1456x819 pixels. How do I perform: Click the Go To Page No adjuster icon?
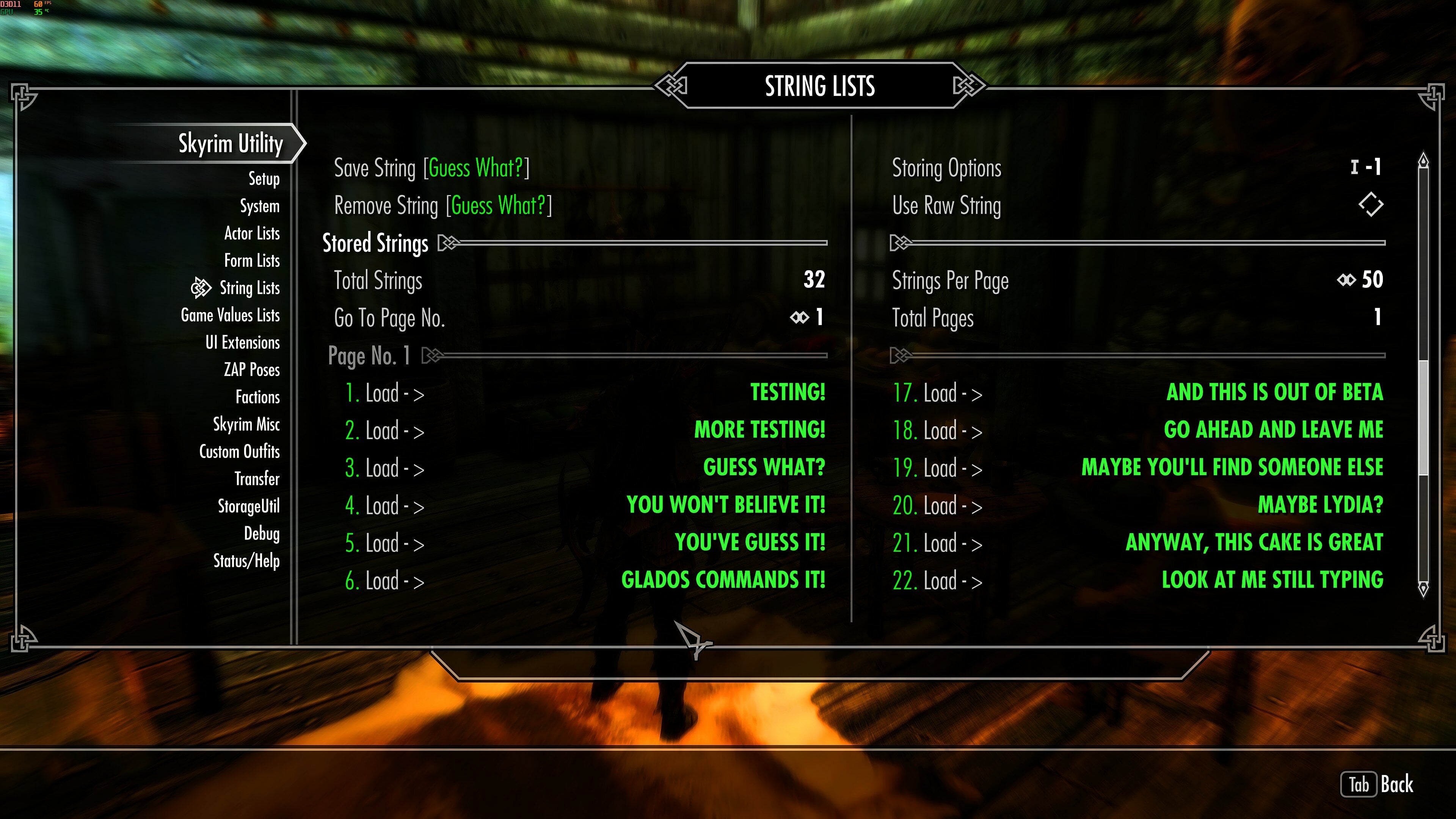798,318
